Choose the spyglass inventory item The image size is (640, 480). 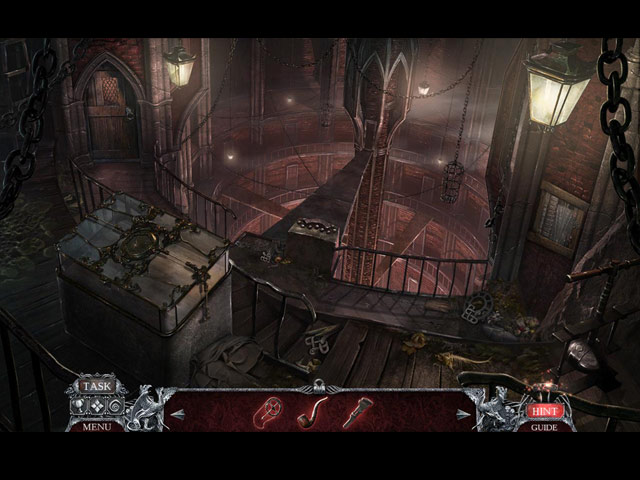coord(356,412)
